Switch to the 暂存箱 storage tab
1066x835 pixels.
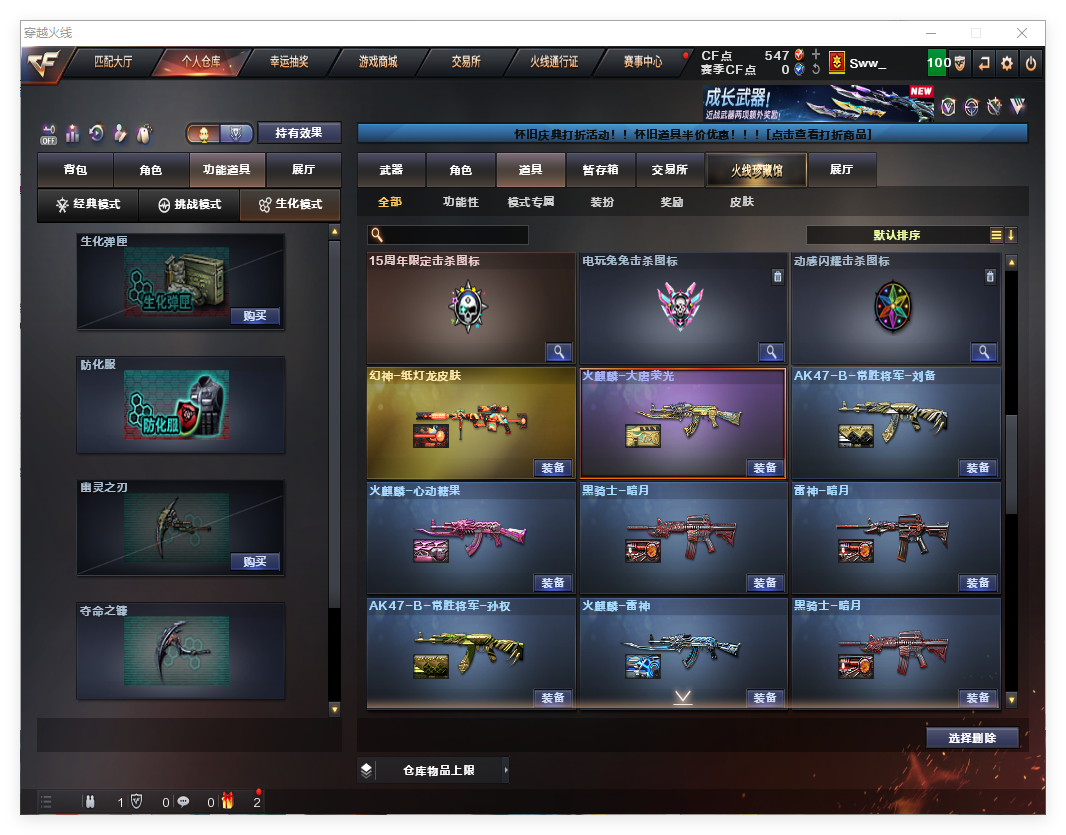click(x=600, y=170)
